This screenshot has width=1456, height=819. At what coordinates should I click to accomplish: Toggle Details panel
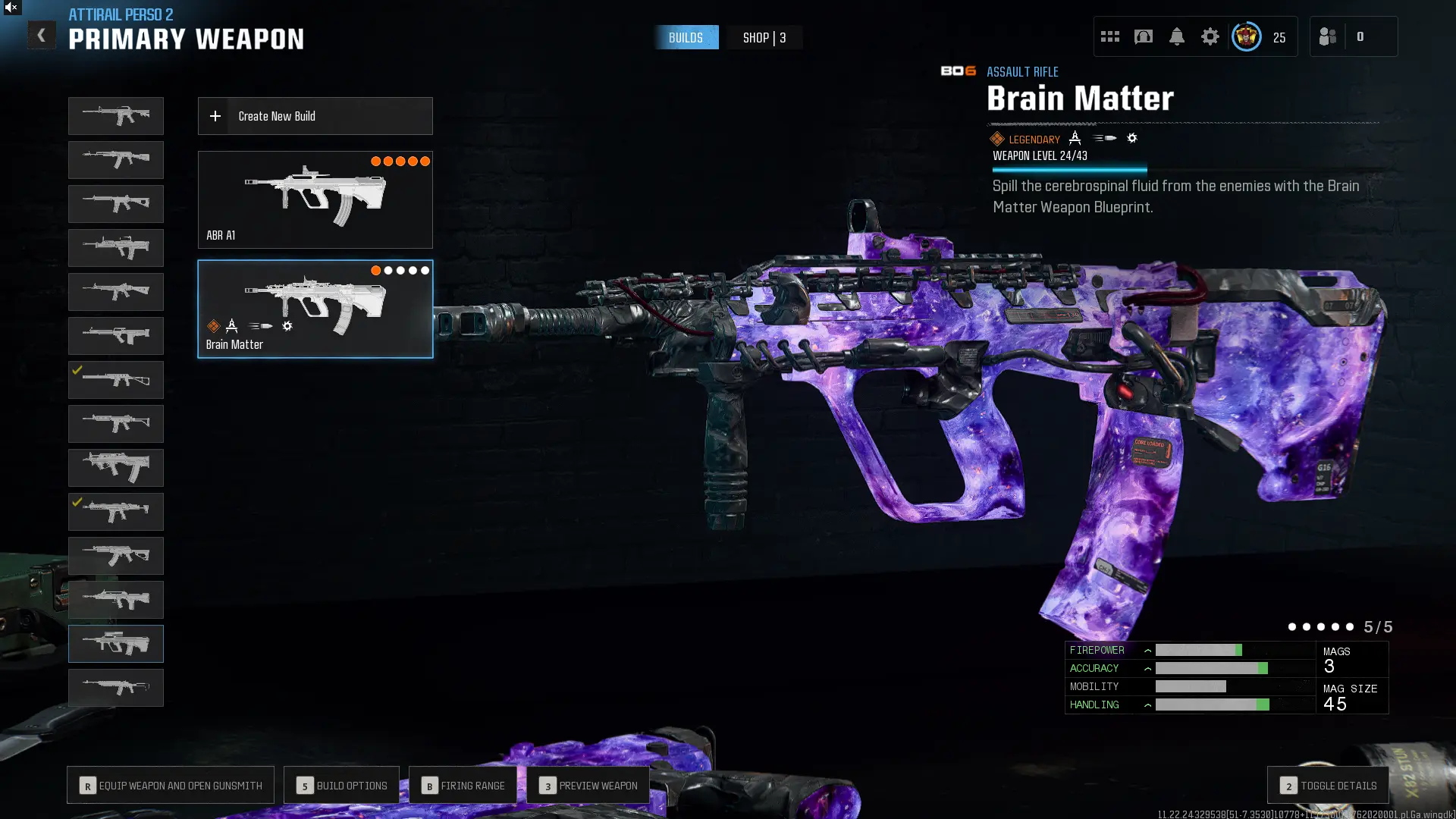coord(1328,786)
